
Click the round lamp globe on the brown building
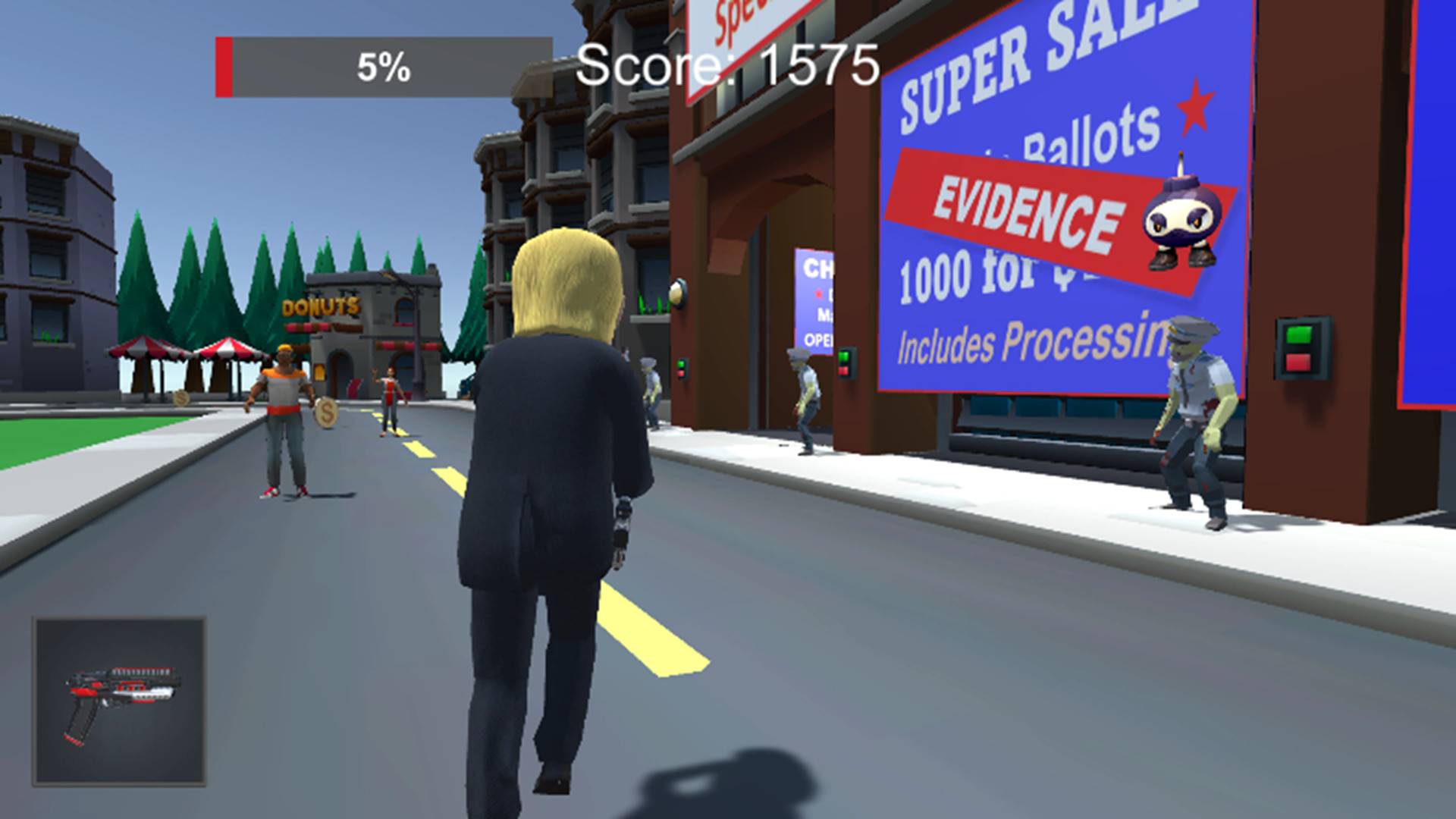[678, 292]
